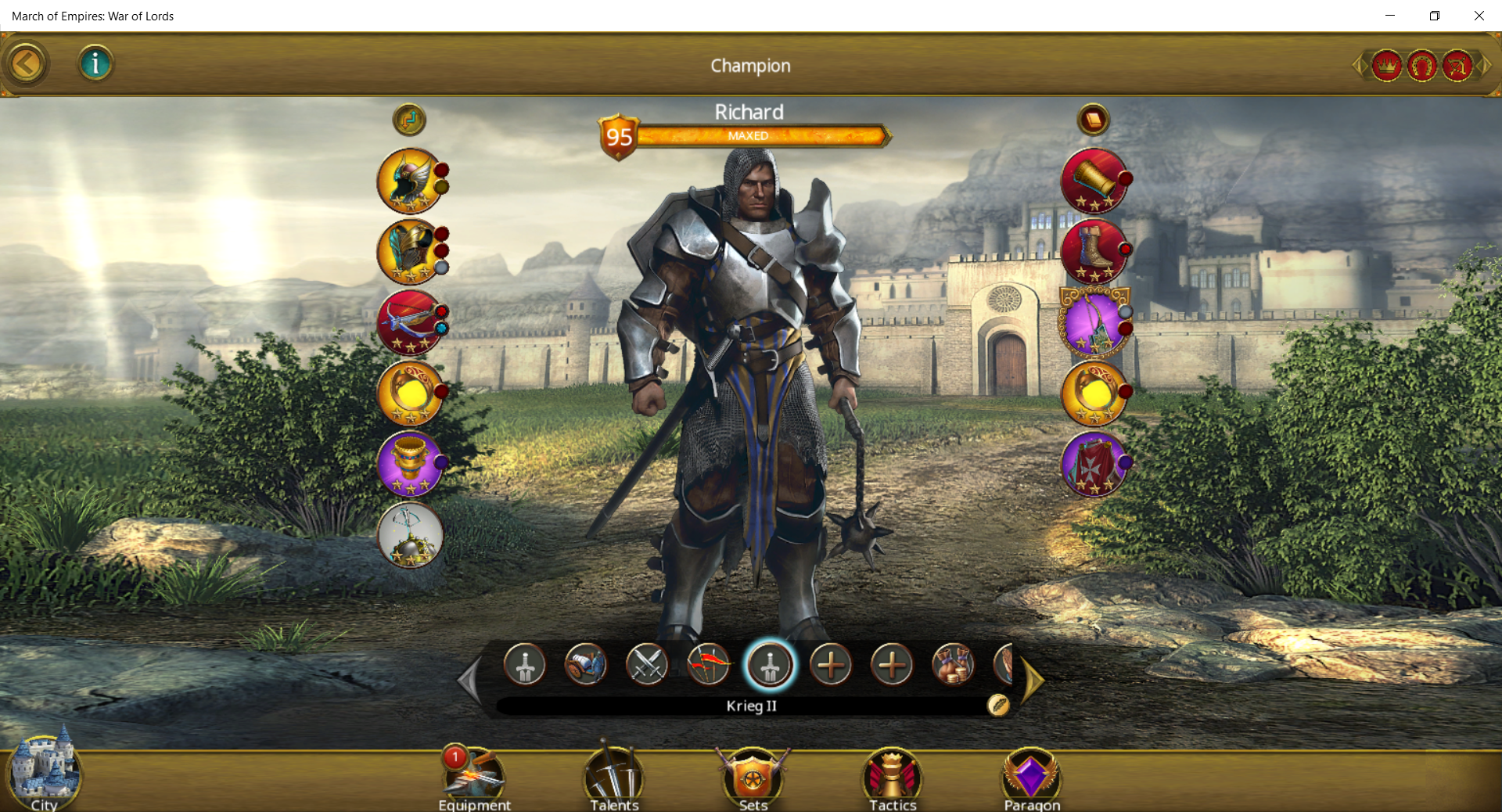Switch to the Talents section
This screenshot has width=1502, height=812.
click(614, 779)
